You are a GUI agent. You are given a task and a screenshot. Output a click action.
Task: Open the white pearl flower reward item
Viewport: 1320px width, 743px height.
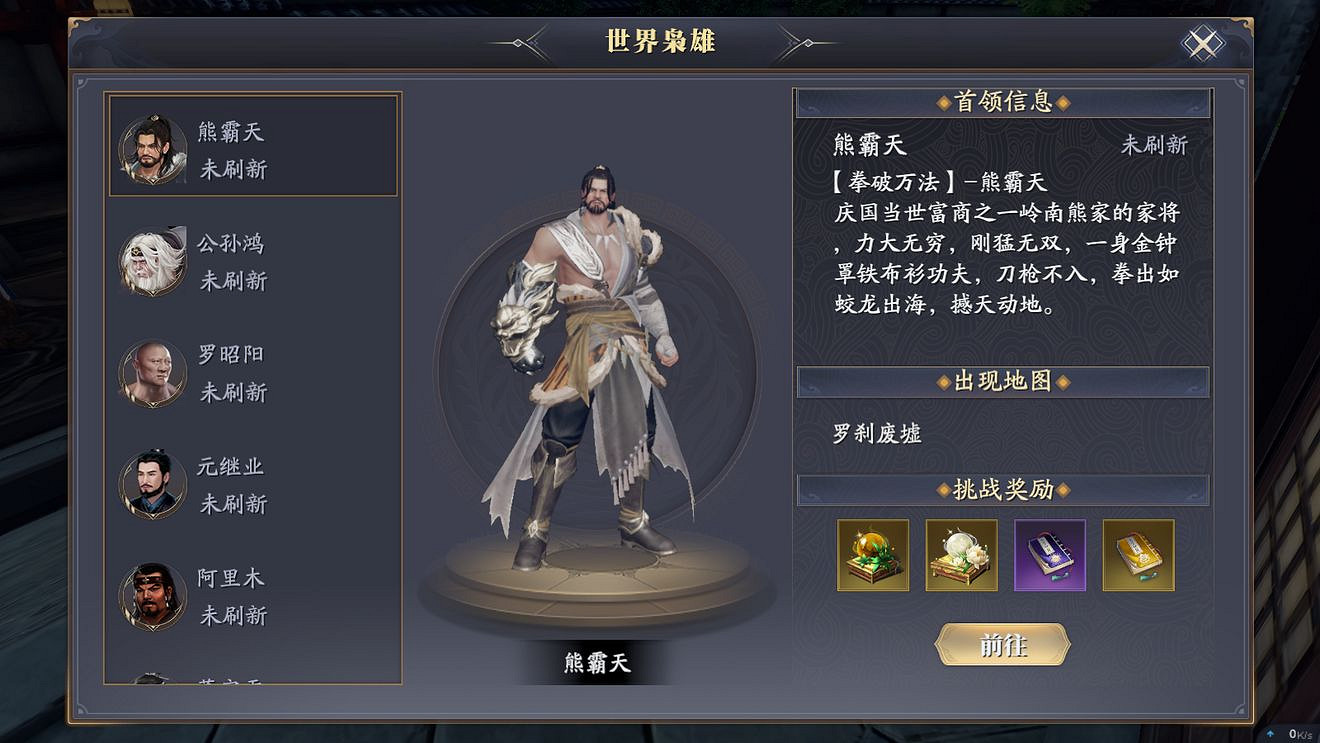(x=961, y=556)
